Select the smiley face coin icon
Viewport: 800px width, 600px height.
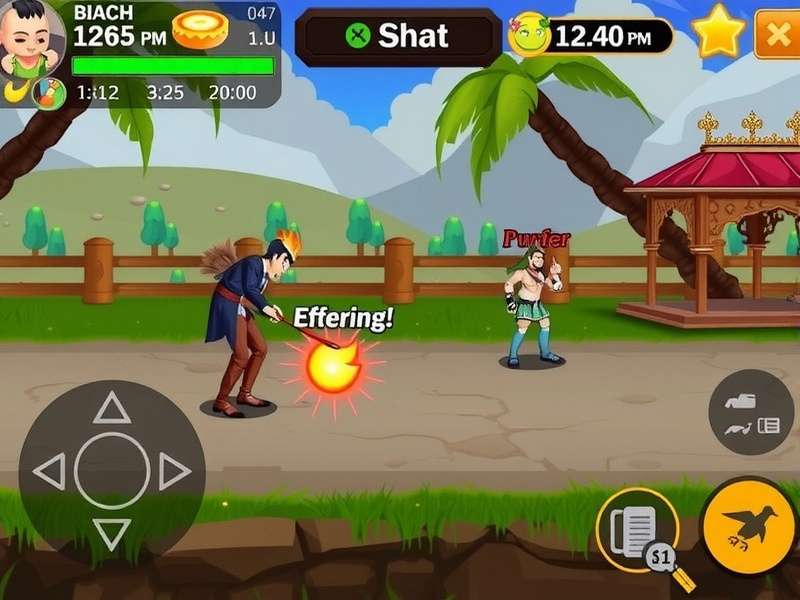point(529,36)
